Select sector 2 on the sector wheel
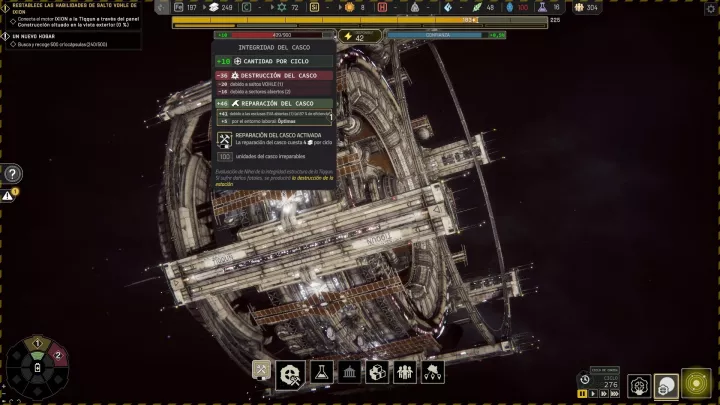720x405 pixels. (59, 355)
